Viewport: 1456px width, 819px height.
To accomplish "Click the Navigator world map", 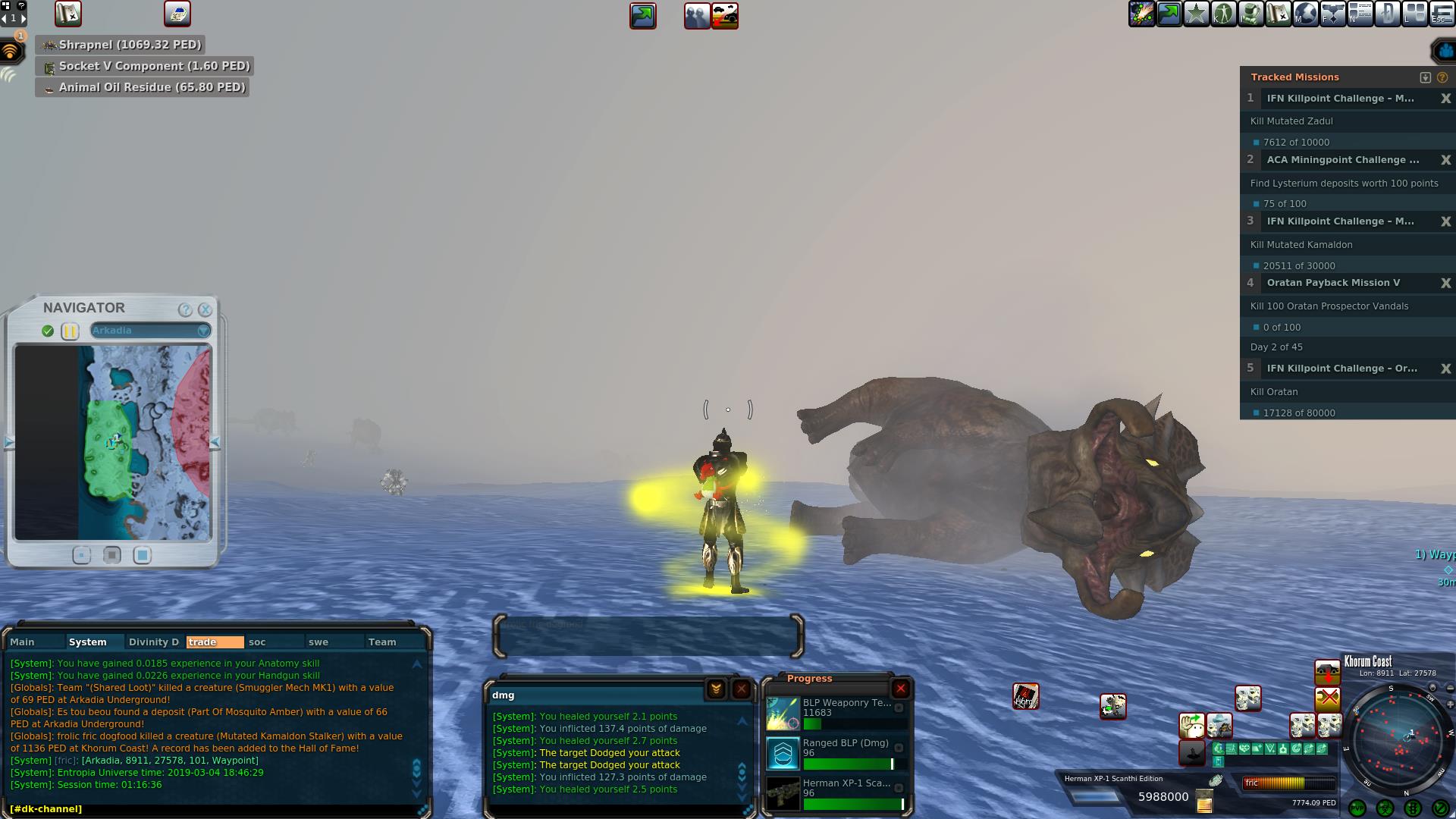I will click(113, 443).
